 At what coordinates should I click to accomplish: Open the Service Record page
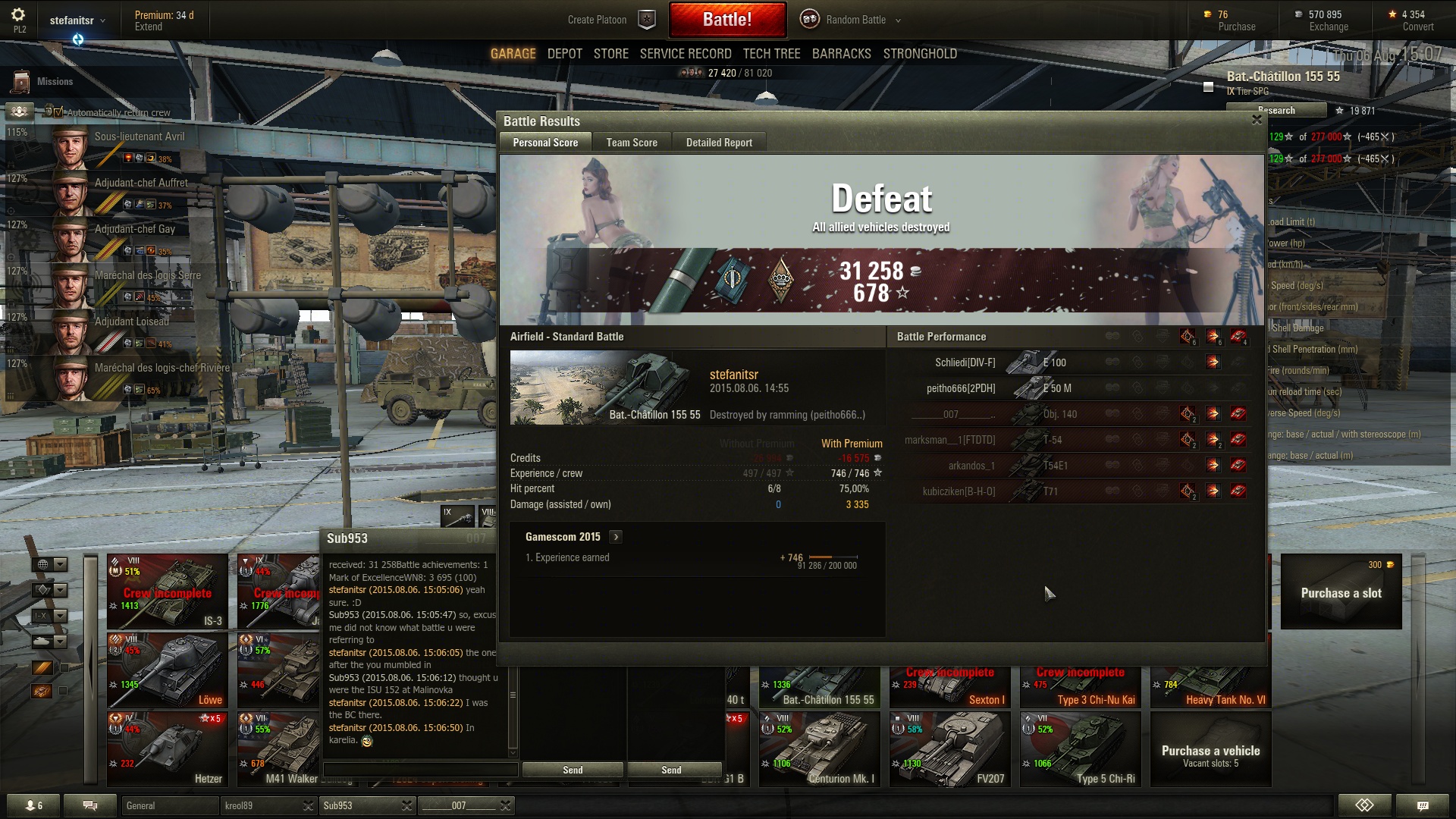[685, 54]
